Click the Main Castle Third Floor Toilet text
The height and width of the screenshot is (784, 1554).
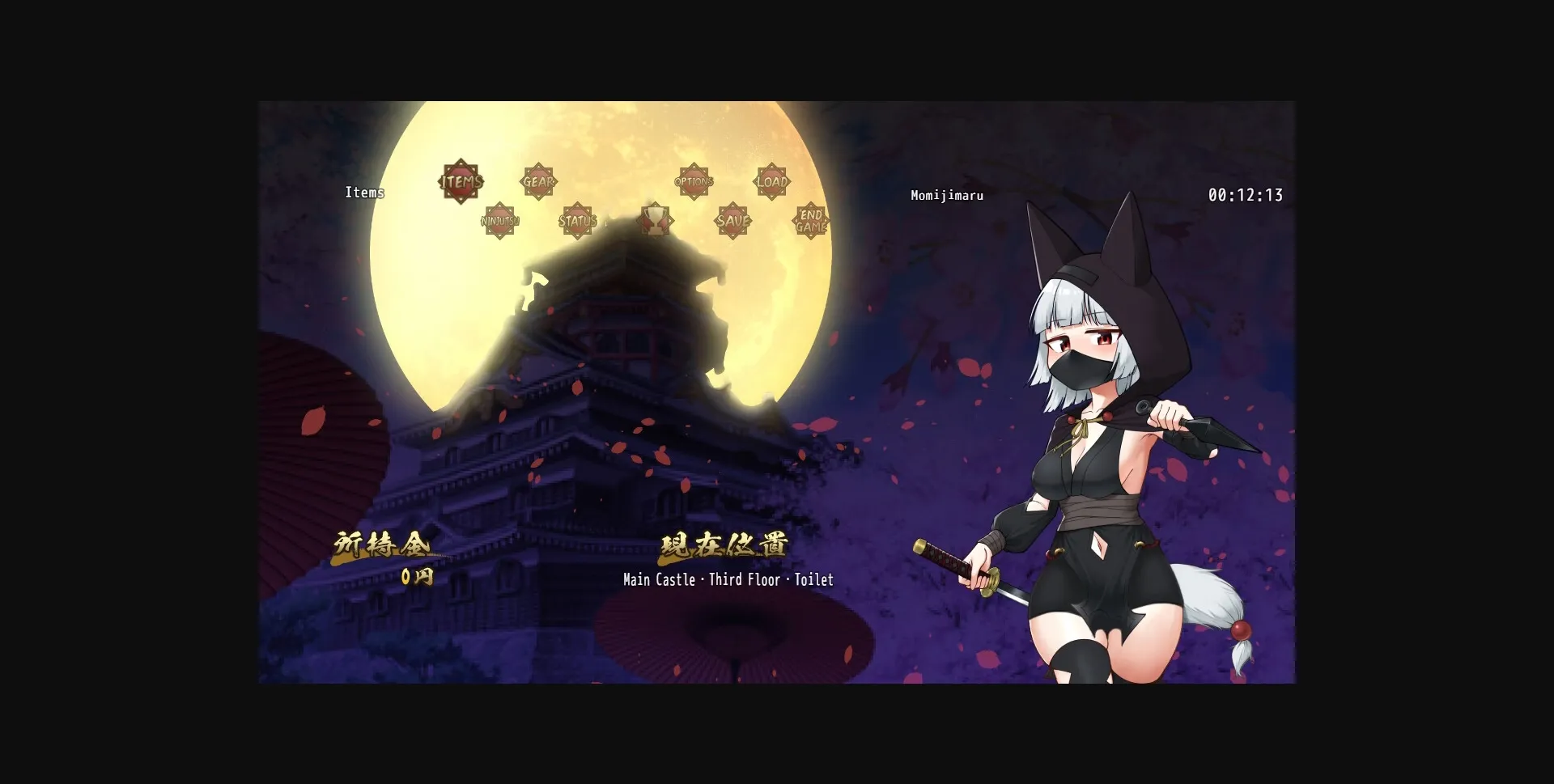[x=727, y=579]
